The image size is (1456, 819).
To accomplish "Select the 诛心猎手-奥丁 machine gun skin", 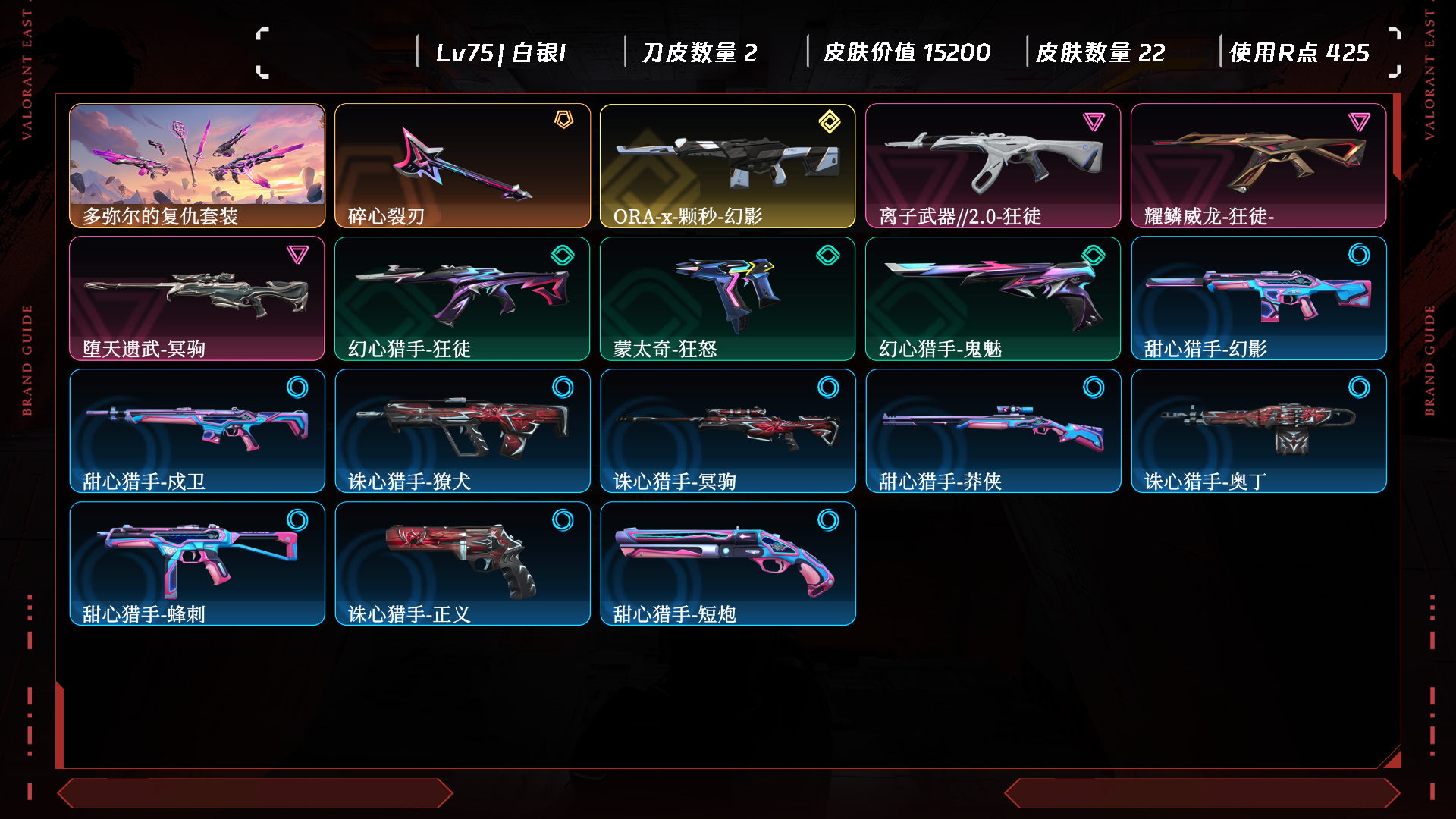I will click(1259, 431).
